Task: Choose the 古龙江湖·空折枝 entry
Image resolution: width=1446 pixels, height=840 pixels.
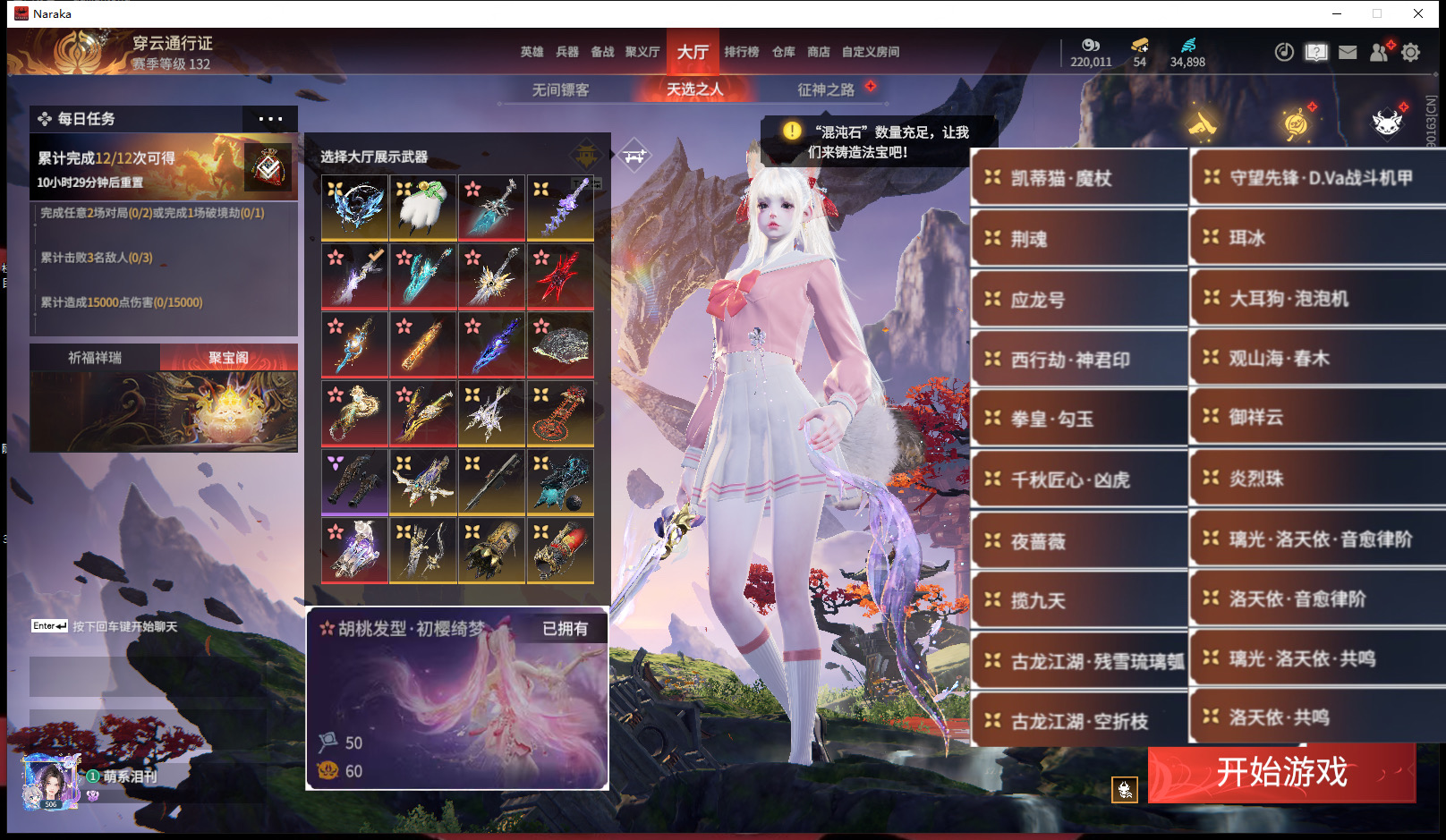Action: (1078, 721)
